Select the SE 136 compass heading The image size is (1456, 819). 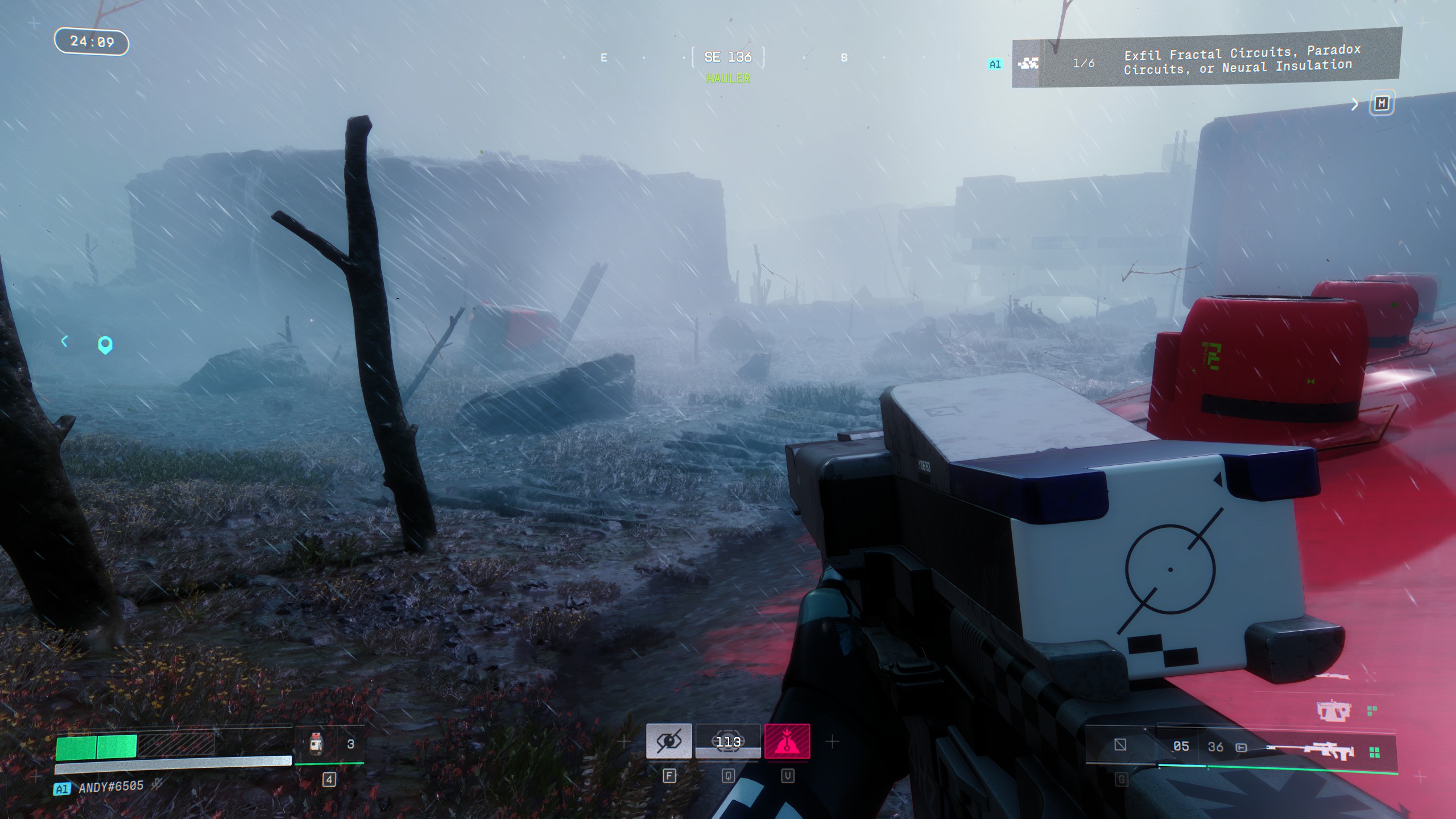[x=728, y=57]
